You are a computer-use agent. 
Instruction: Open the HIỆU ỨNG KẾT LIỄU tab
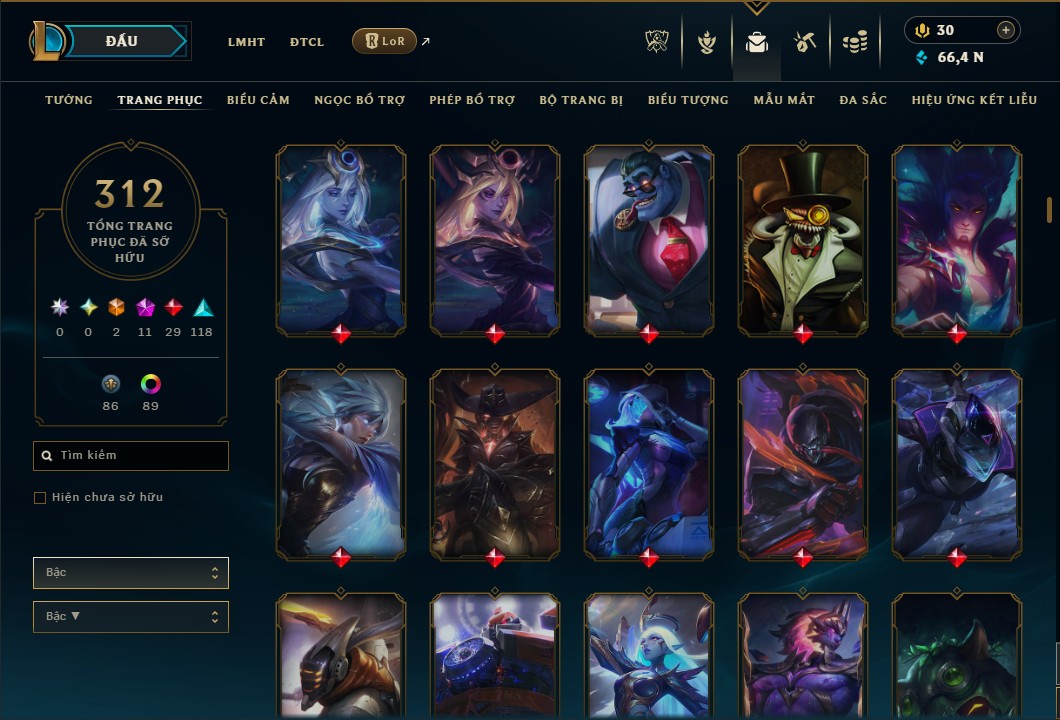point(974,100)
